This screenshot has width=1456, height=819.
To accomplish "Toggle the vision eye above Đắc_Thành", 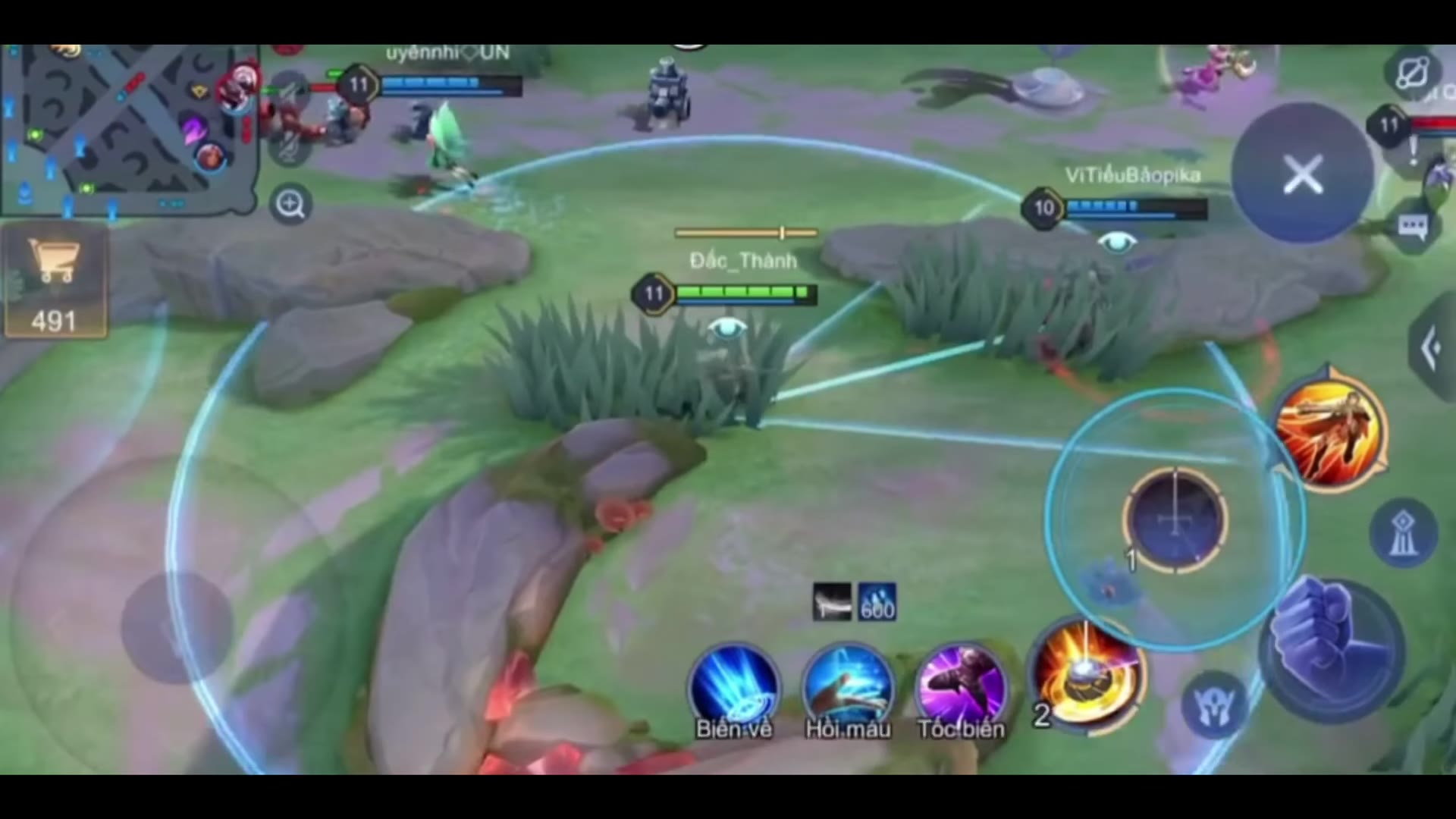I will click(x=726, y=328).
